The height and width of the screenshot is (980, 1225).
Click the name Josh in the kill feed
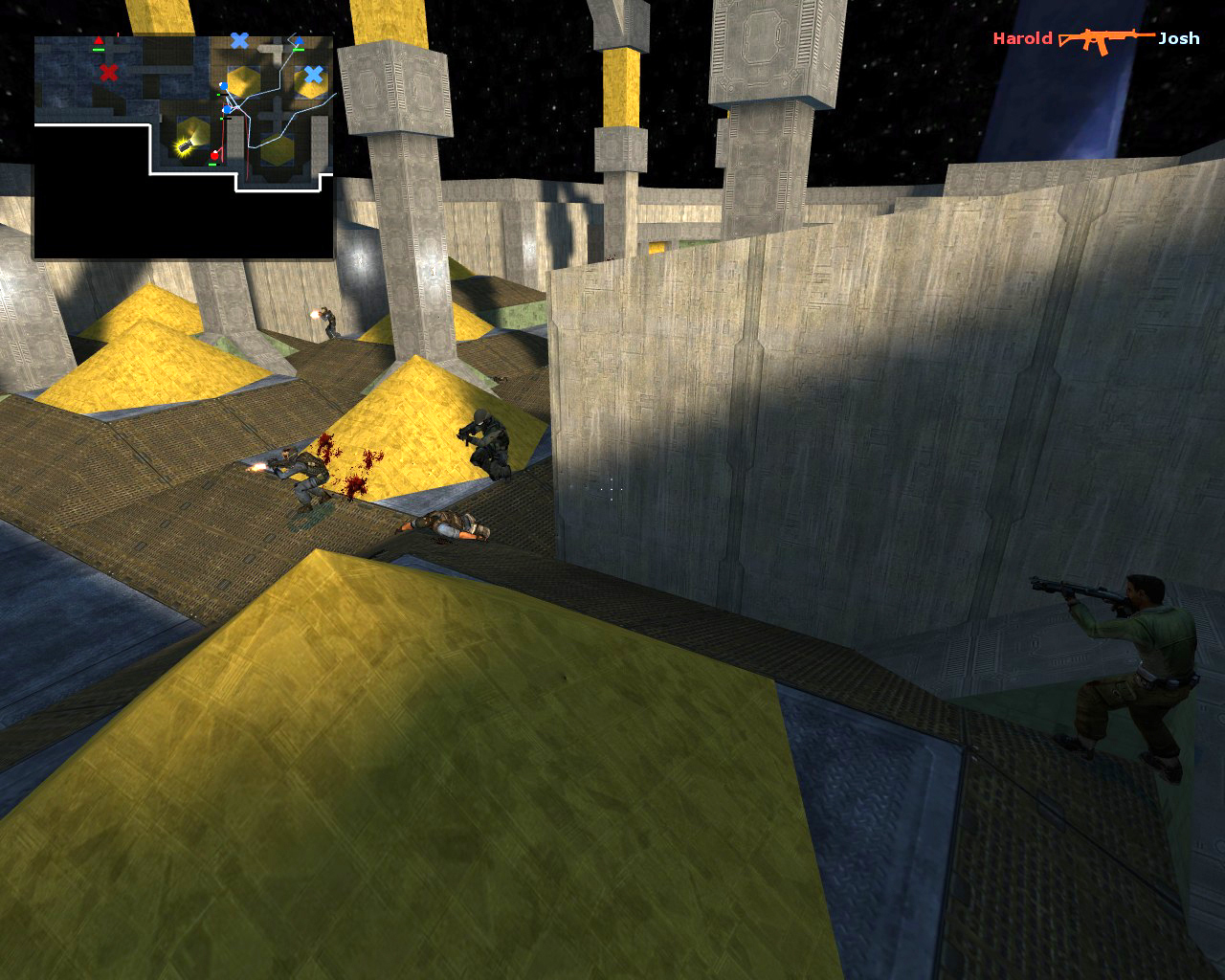point(1179,39)
